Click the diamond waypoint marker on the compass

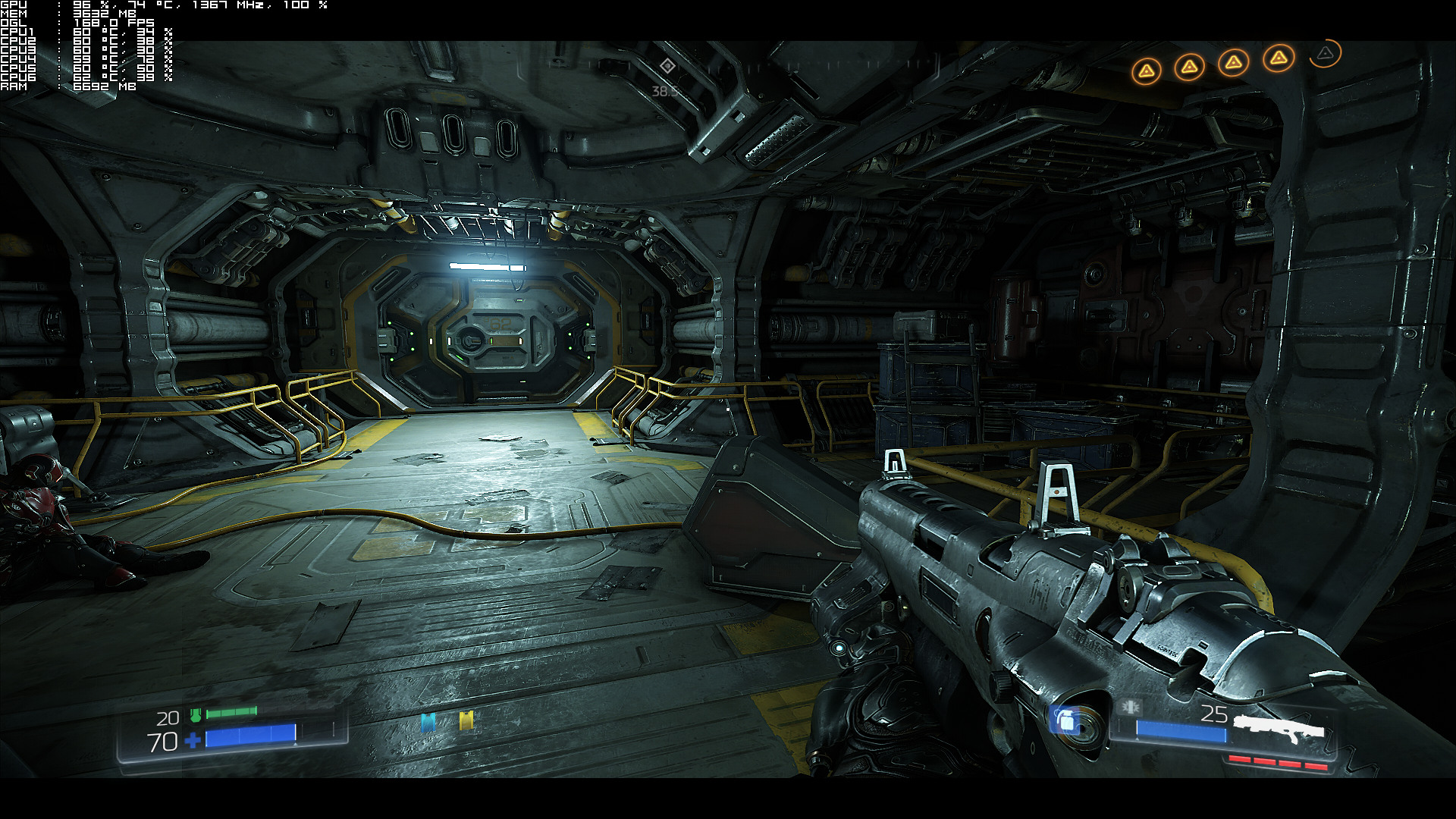(666, 65)
